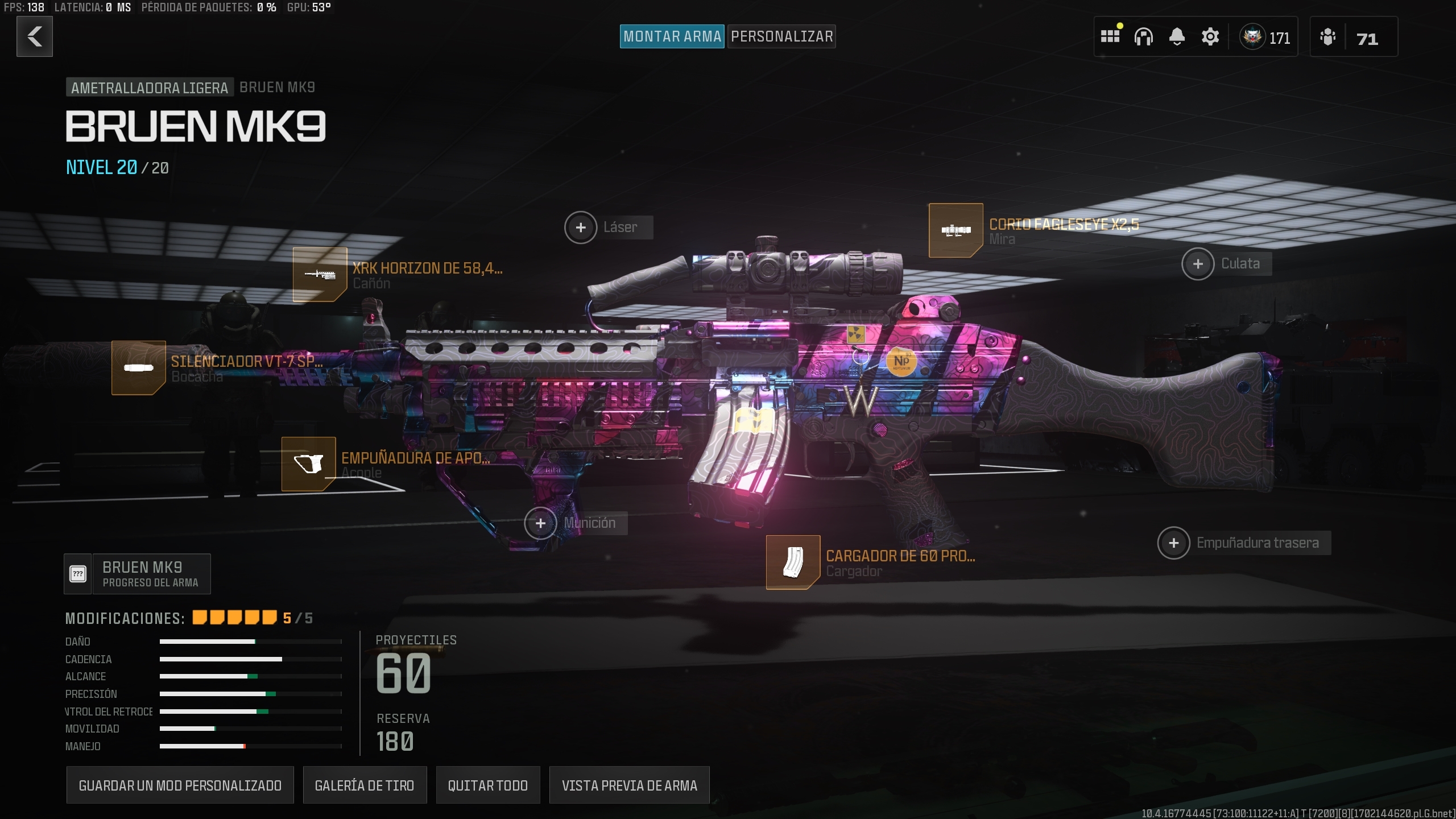1456x819 pixels.
Task: Open the player rank emblem showing 171
Action: [x=1253, y=36]
